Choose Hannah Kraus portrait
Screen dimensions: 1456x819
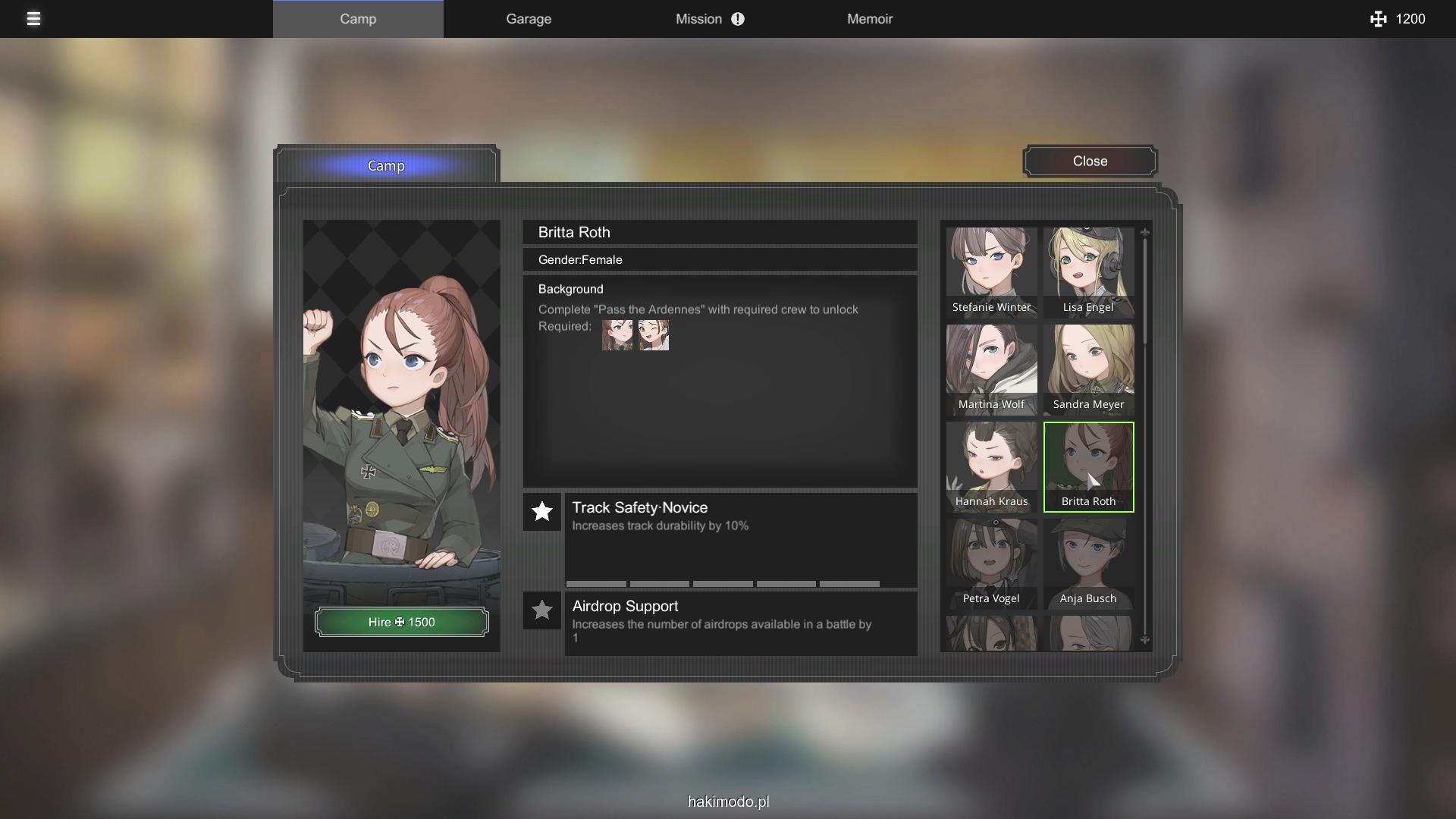[x=991, y=466]
